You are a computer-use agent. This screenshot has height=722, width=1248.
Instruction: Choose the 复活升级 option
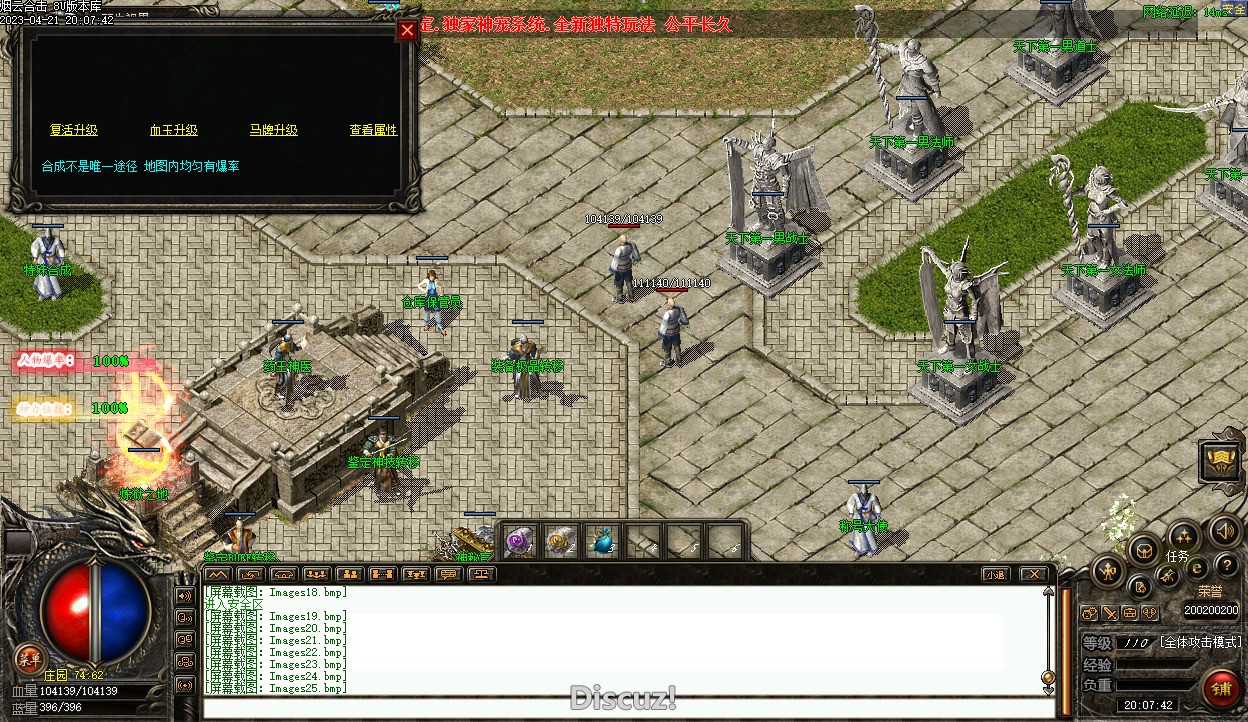74,130
